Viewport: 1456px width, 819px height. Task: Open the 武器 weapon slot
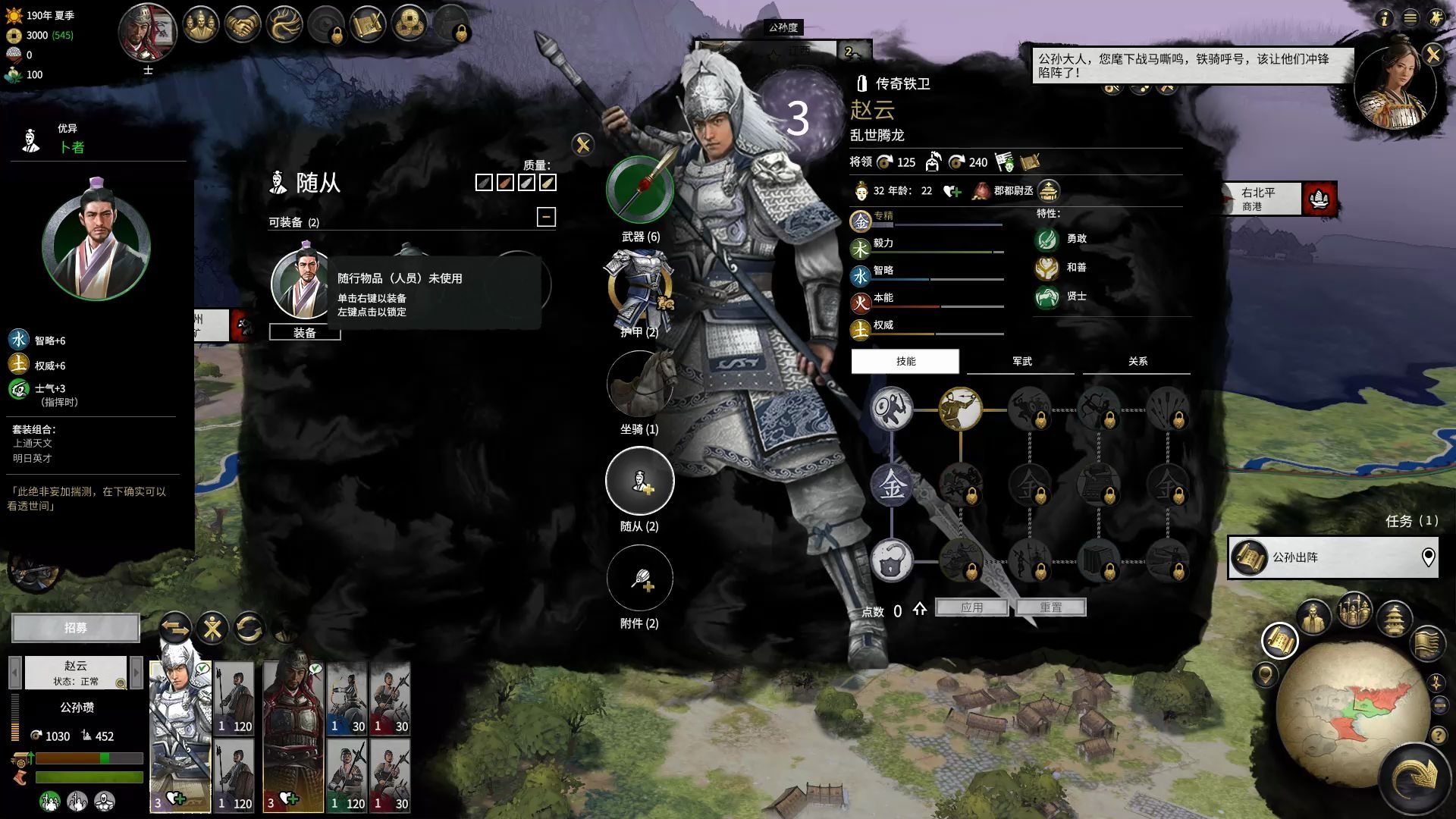[x=640, y=190]
